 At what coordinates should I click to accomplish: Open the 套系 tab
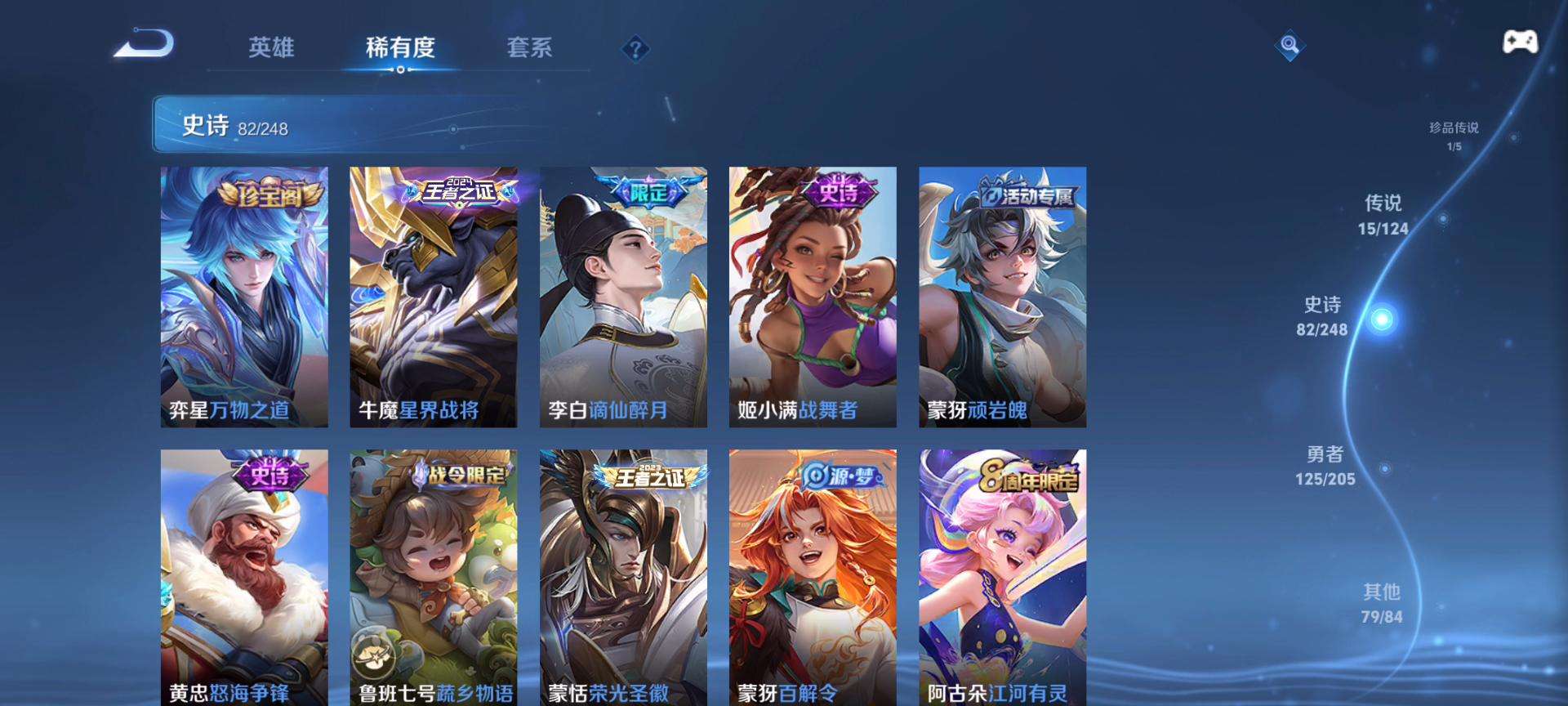[529, 47]
